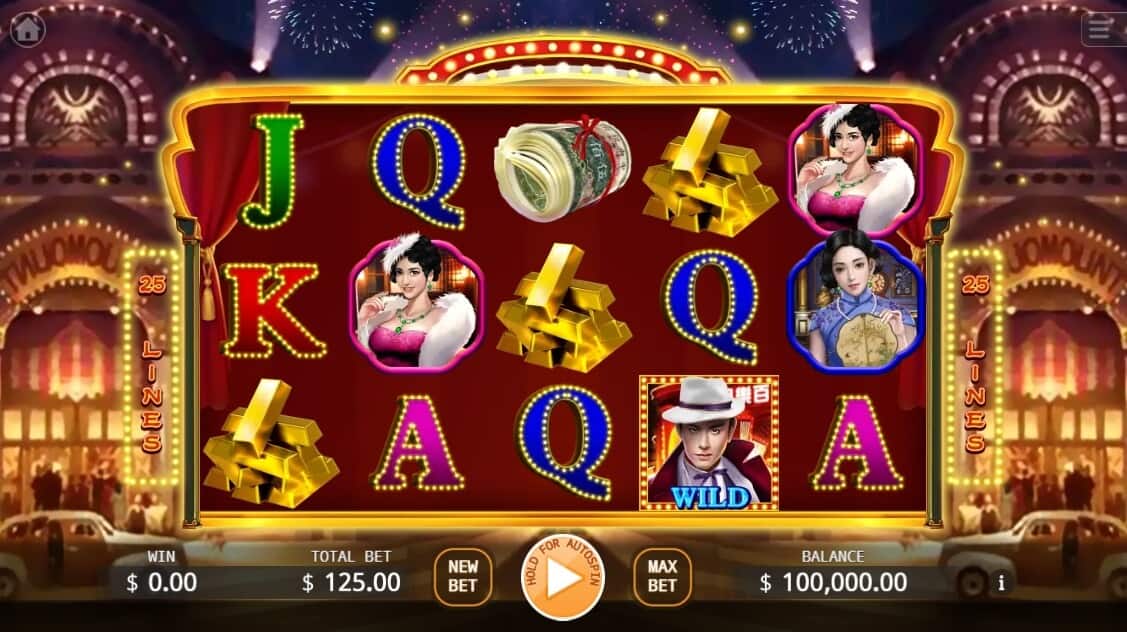Click the New Bet button

tap(463, 577)
